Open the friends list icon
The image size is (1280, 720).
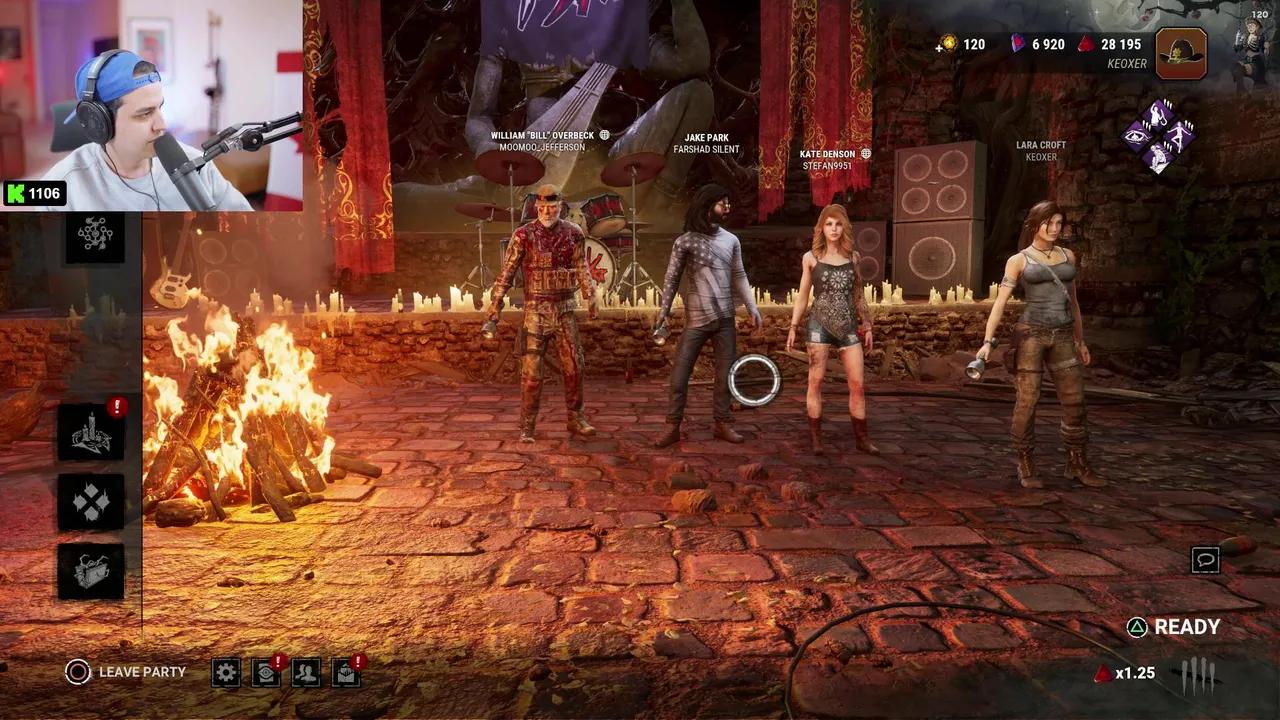tap(306, 672)
